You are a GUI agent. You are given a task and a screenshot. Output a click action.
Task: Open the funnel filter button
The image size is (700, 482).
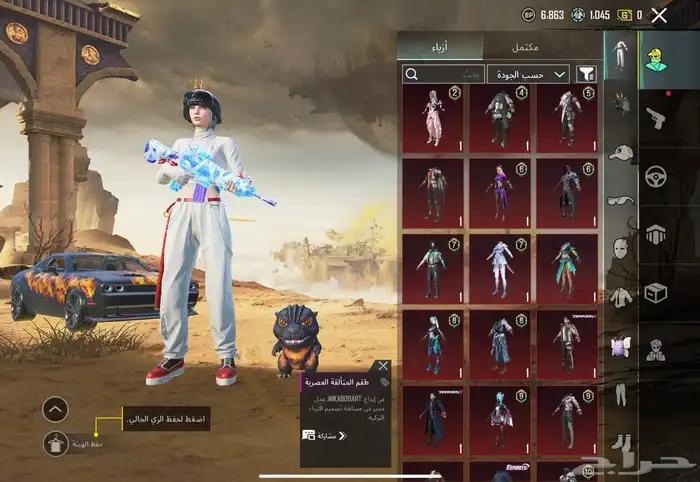point(587,73)
